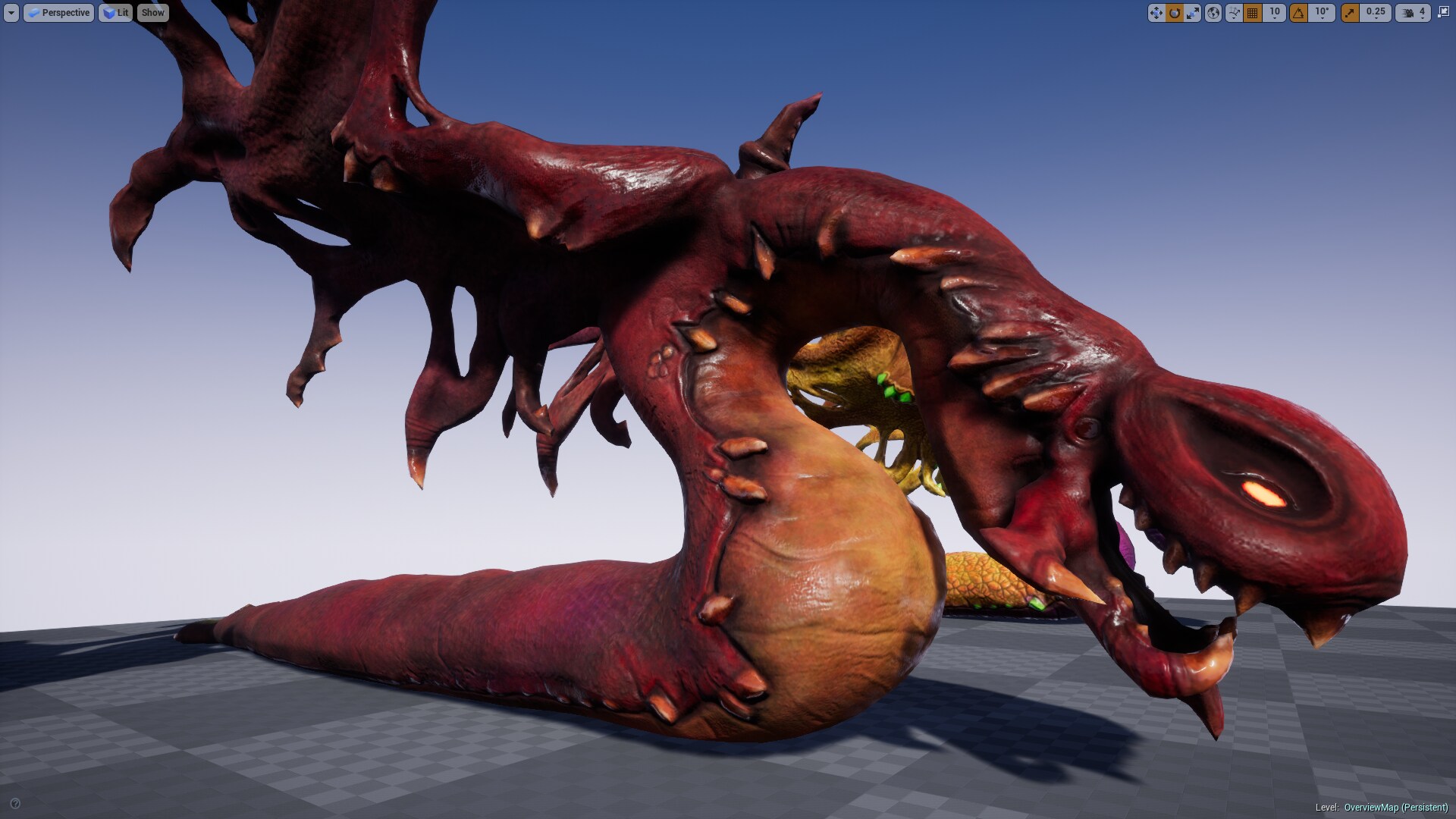Screen dimensions: 1456x819
Task: Select the Rotate transform tool
Action: tap(1174, 12)
